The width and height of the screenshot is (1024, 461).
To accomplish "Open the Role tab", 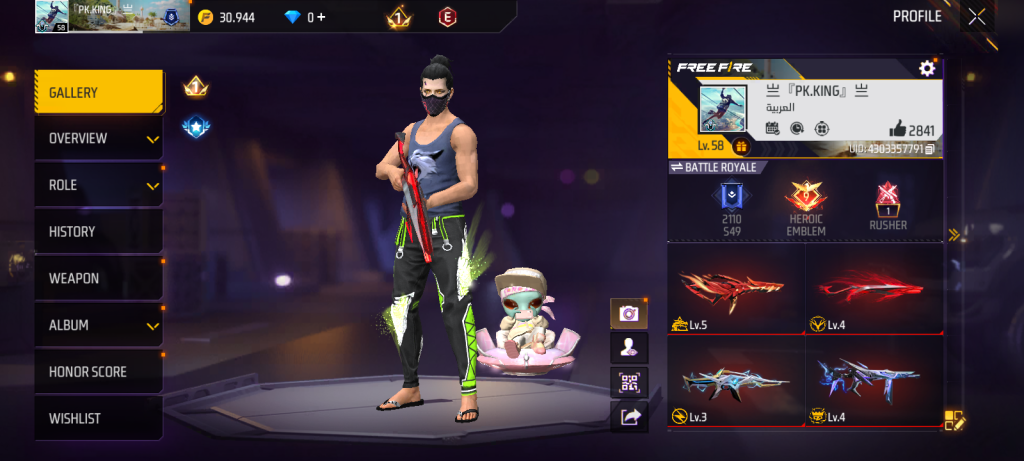I will [x=98, y=185].
